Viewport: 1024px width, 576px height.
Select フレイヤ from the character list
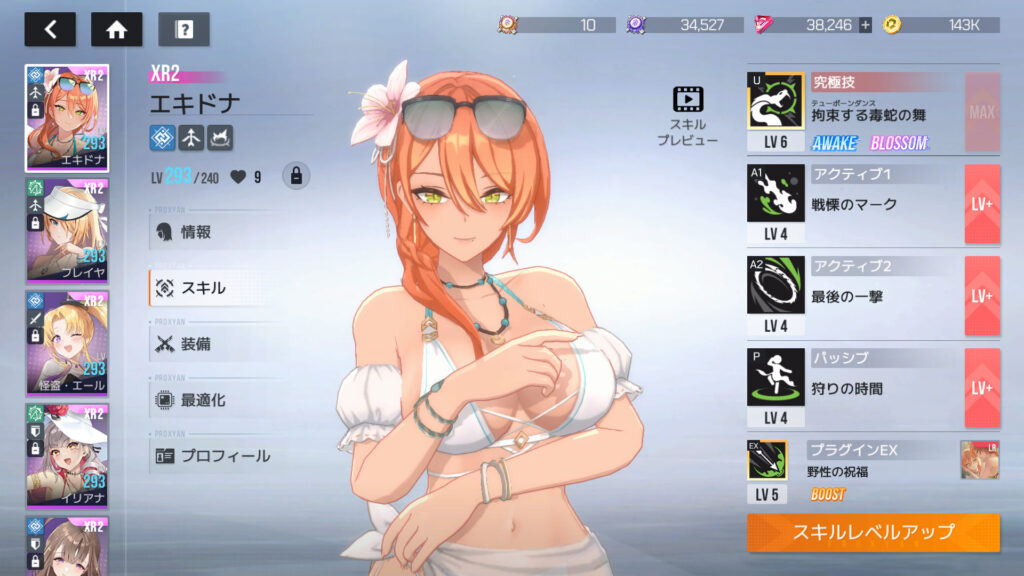(67, 230)
